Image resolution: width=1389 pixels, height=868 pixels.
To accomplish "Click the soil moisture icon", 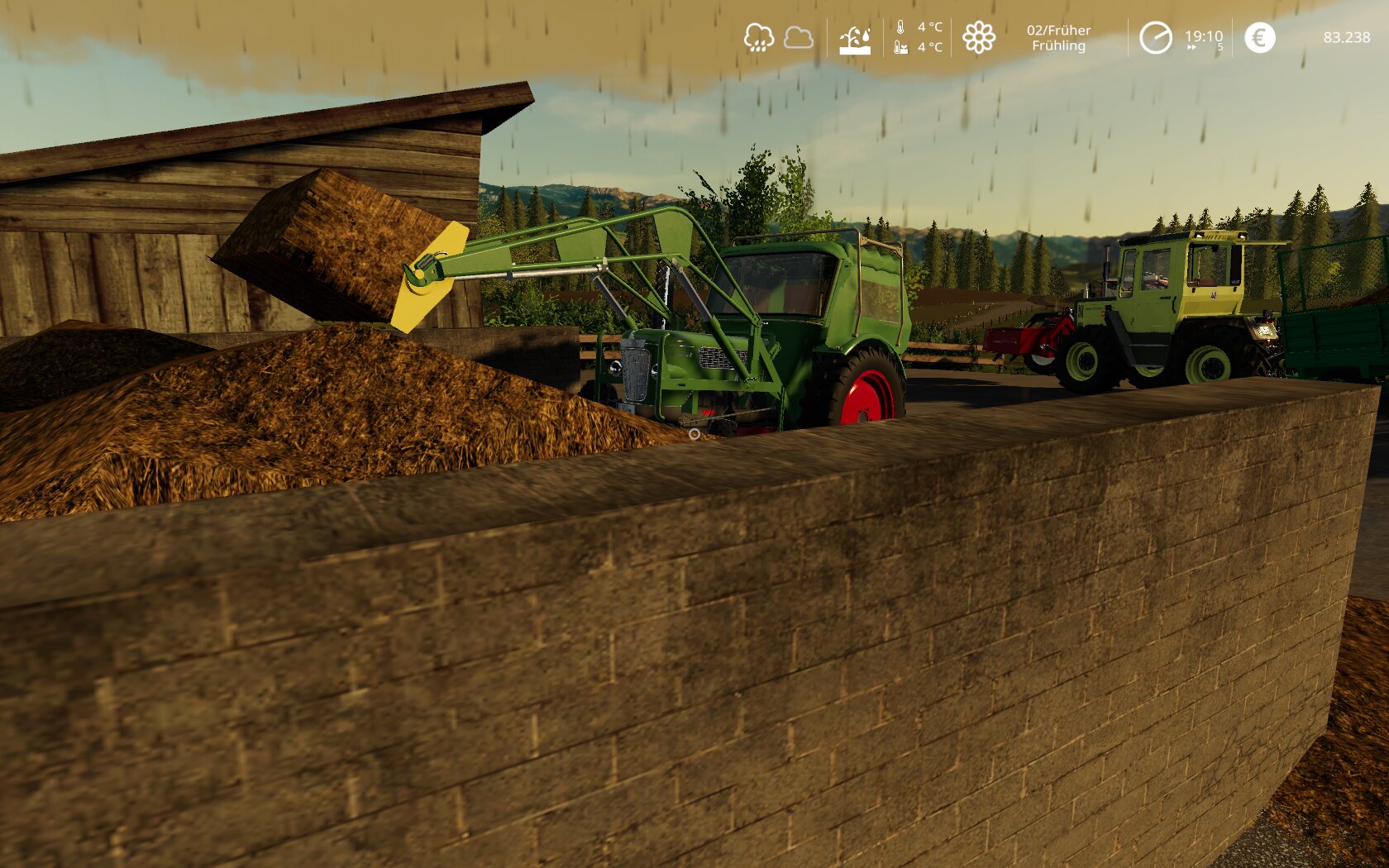I will coord(855,39).
